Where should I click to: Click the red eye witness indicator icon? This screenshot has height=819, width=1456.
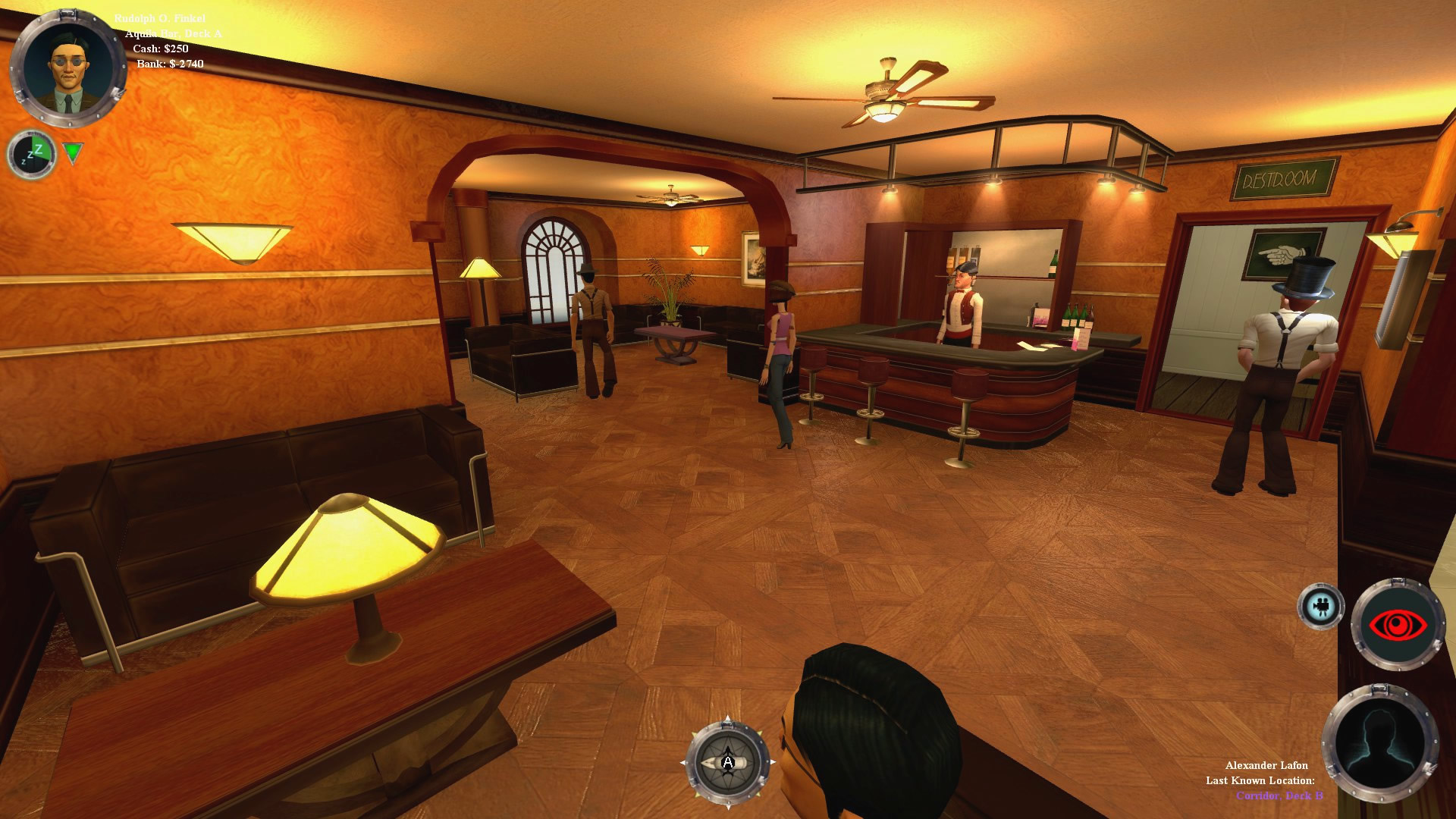click(1398, 623)
